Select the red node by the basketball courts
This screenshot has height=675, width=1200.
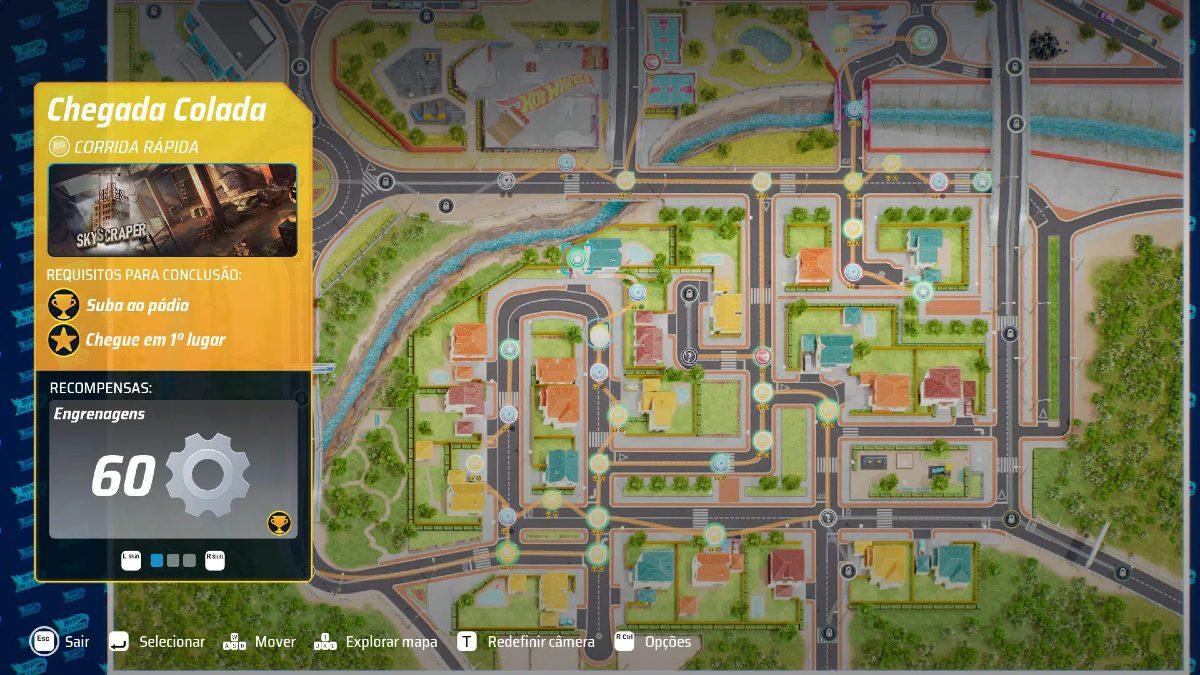(652, 62)
